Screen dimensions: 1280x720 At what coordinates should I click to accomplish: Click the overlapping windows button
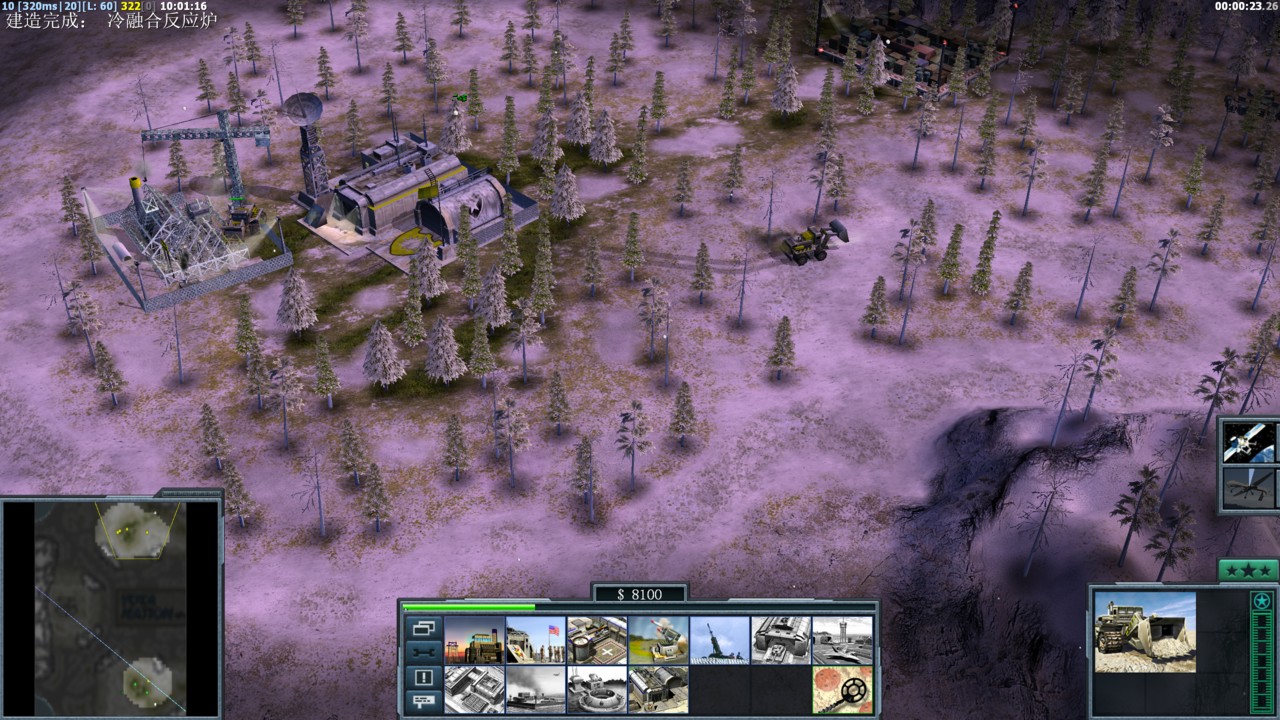click(x=423, y=629)
